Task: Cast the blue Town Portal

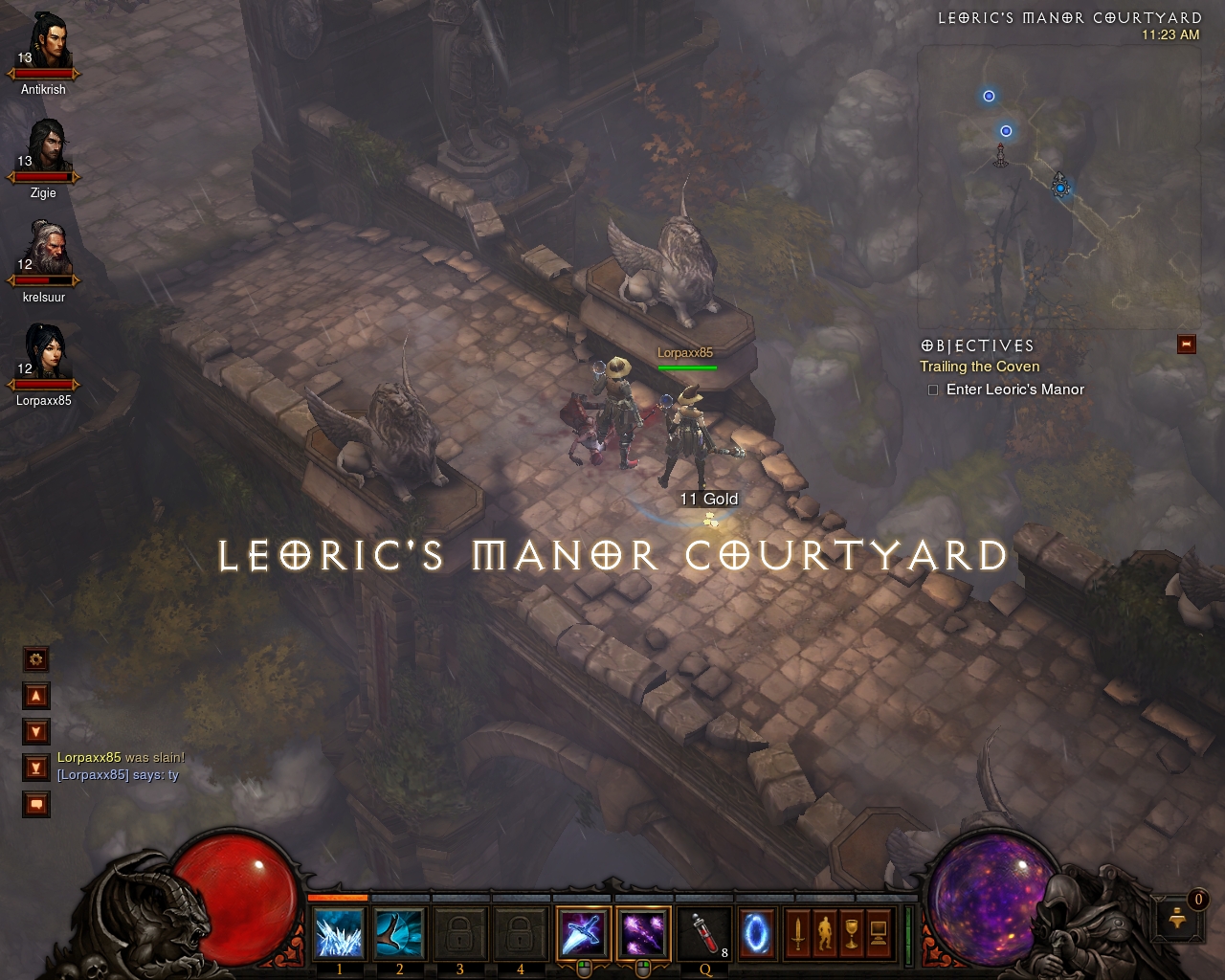Action: tap(757, 933)
